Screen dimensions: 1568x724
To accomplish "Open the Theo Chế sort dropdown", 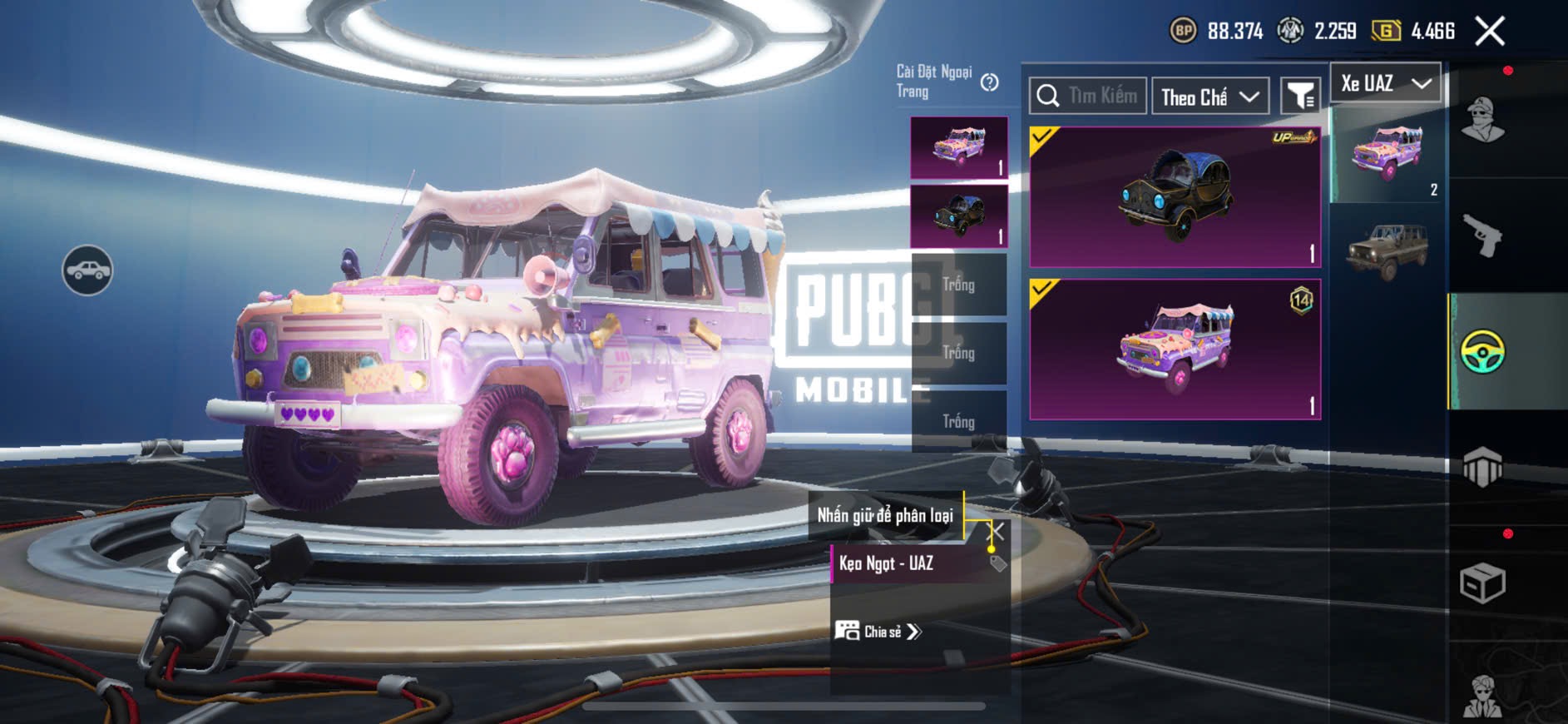I will (1209, 97).
